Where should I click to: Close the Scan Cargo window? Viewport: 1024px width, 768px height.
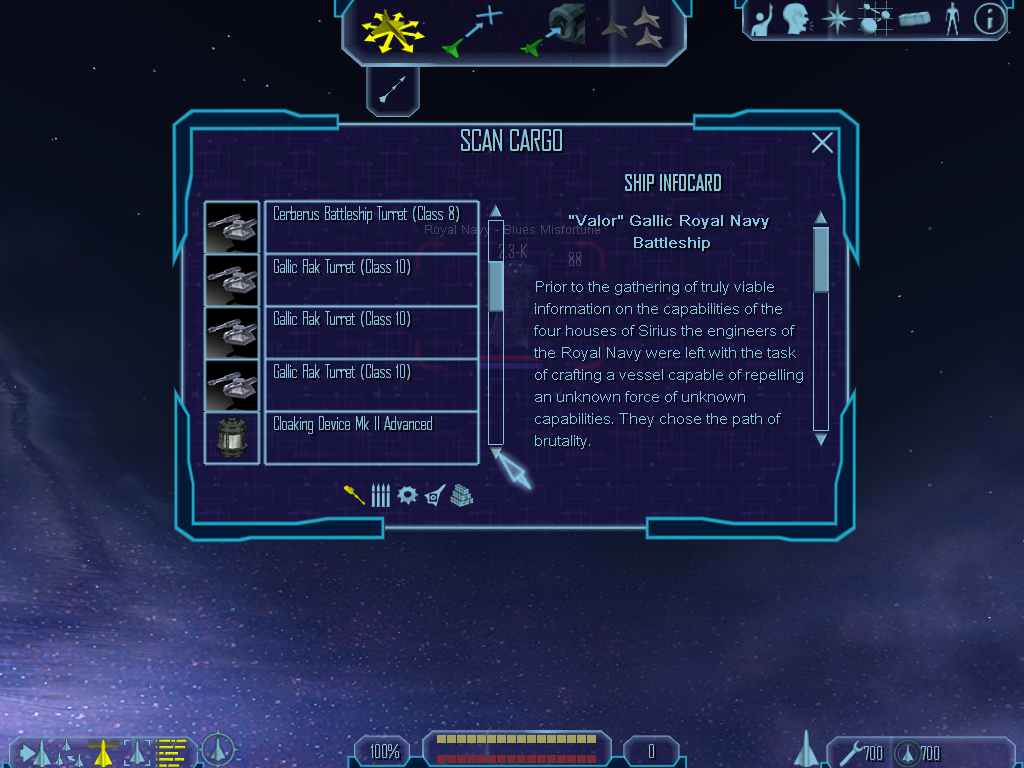[822, 143]
